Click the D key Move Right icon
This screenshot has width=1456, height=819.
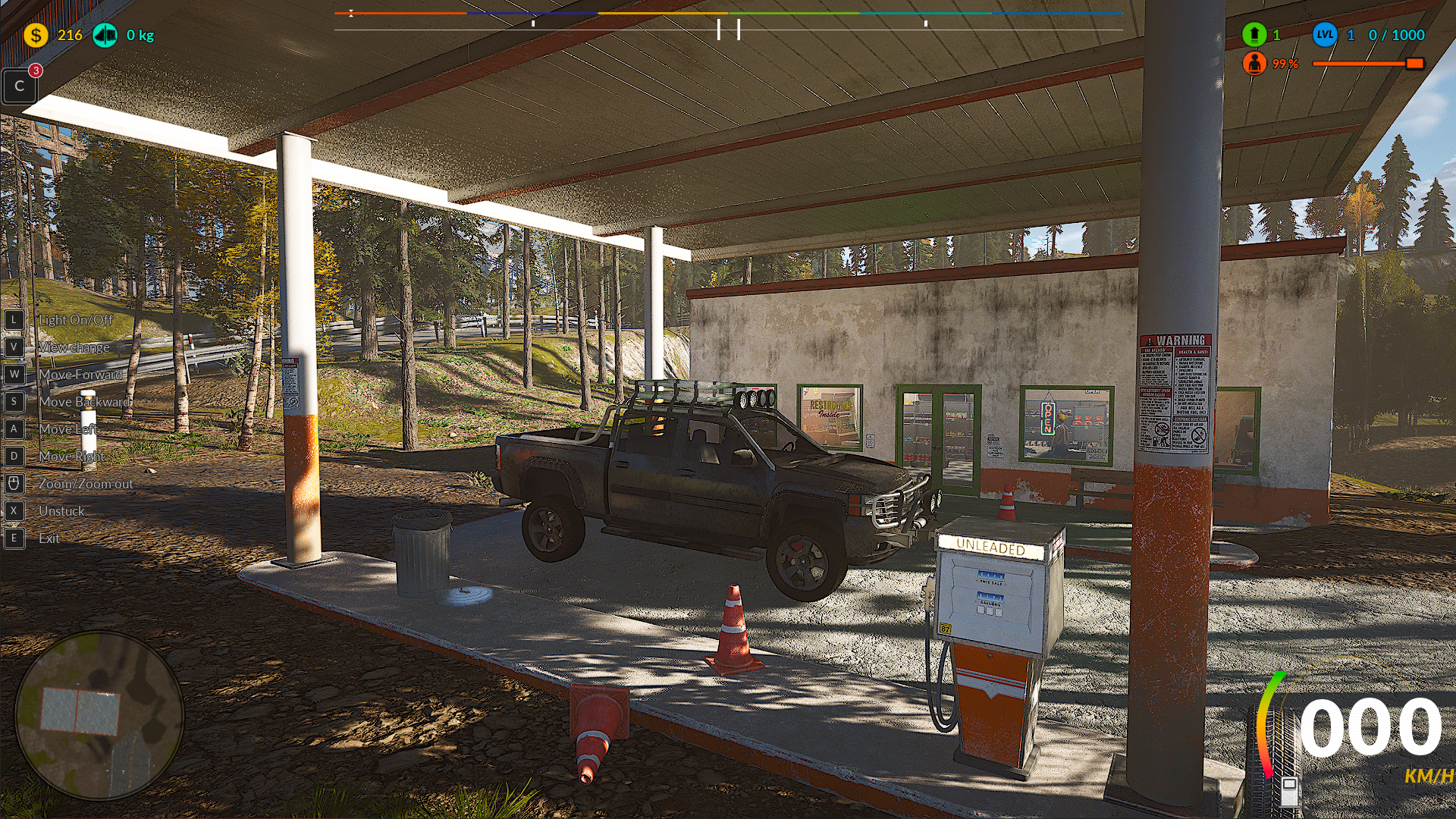click(x=14, y=456)
